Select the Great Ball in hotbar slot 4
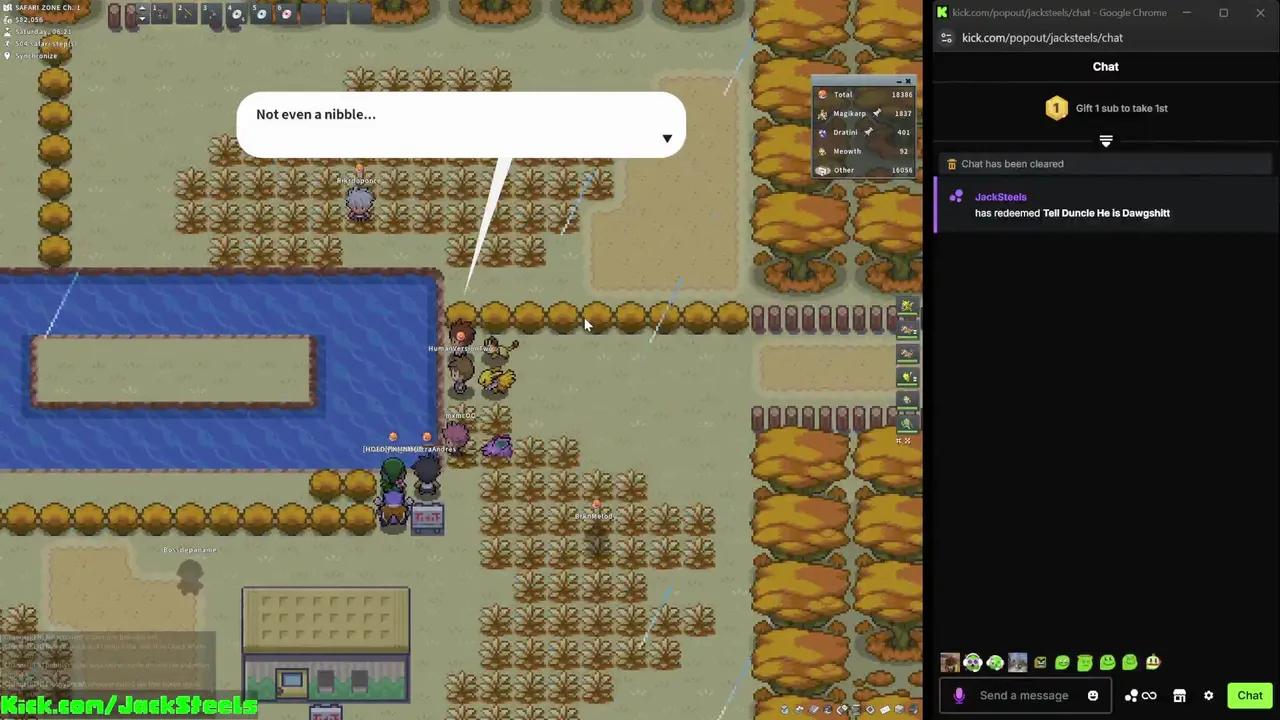Image resolution: width=1280 pixels, height=720 pixels. point(236,14)
